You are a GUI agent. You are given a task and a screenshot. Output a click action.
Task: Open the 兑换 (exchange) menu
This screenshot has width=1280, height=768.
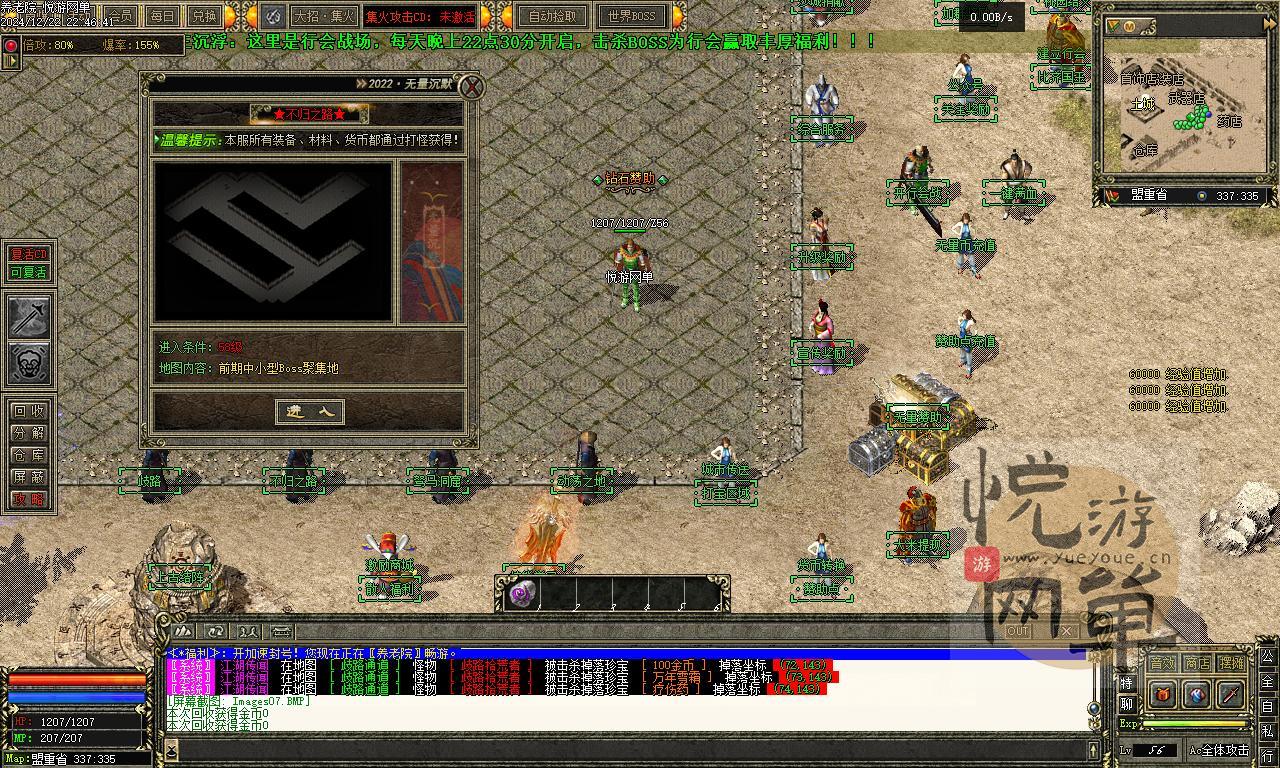coord(203,16)
